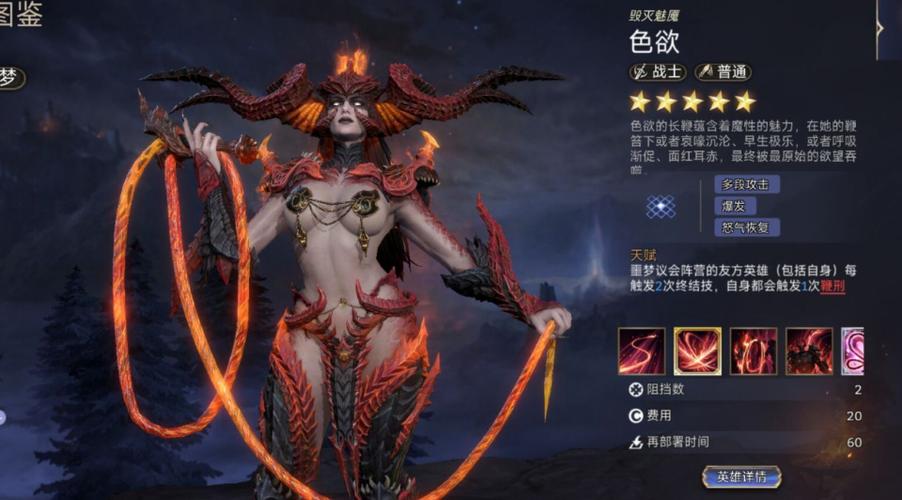Viewport: 902px width, 500px height.
Task: Open the underlined 鞭刑 keyword link
Action: tap(832, 286)
